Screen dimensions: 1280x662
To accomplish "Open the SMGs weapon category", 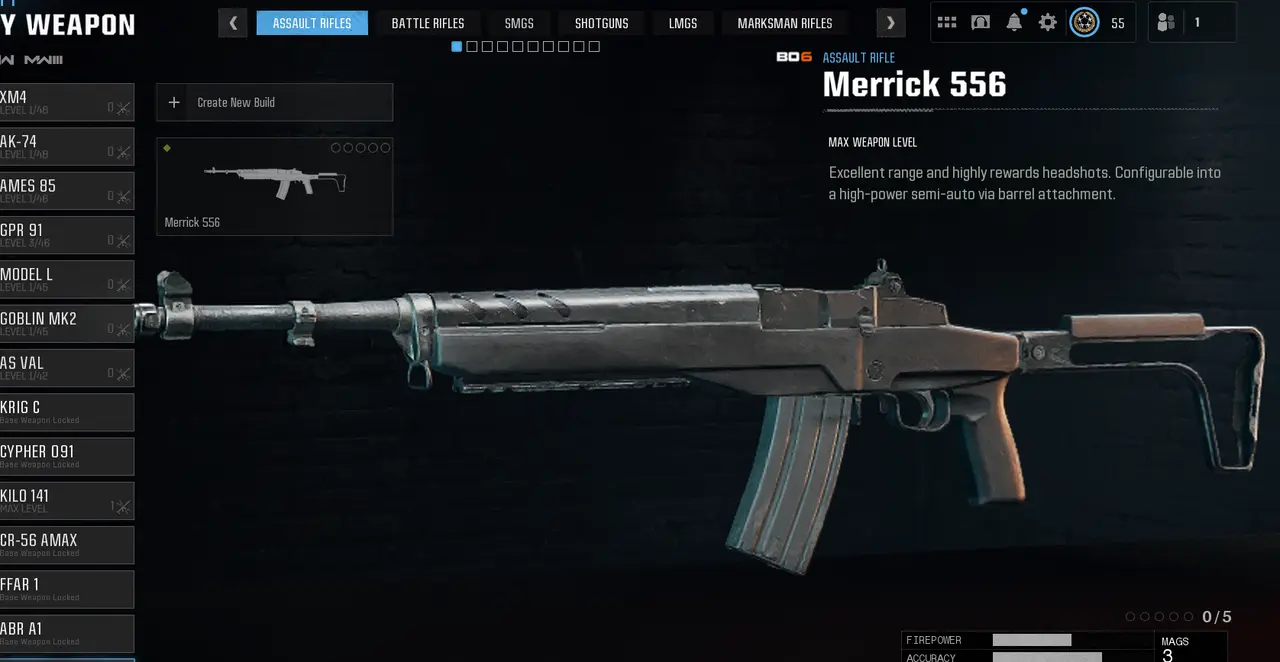I will 519,23.
